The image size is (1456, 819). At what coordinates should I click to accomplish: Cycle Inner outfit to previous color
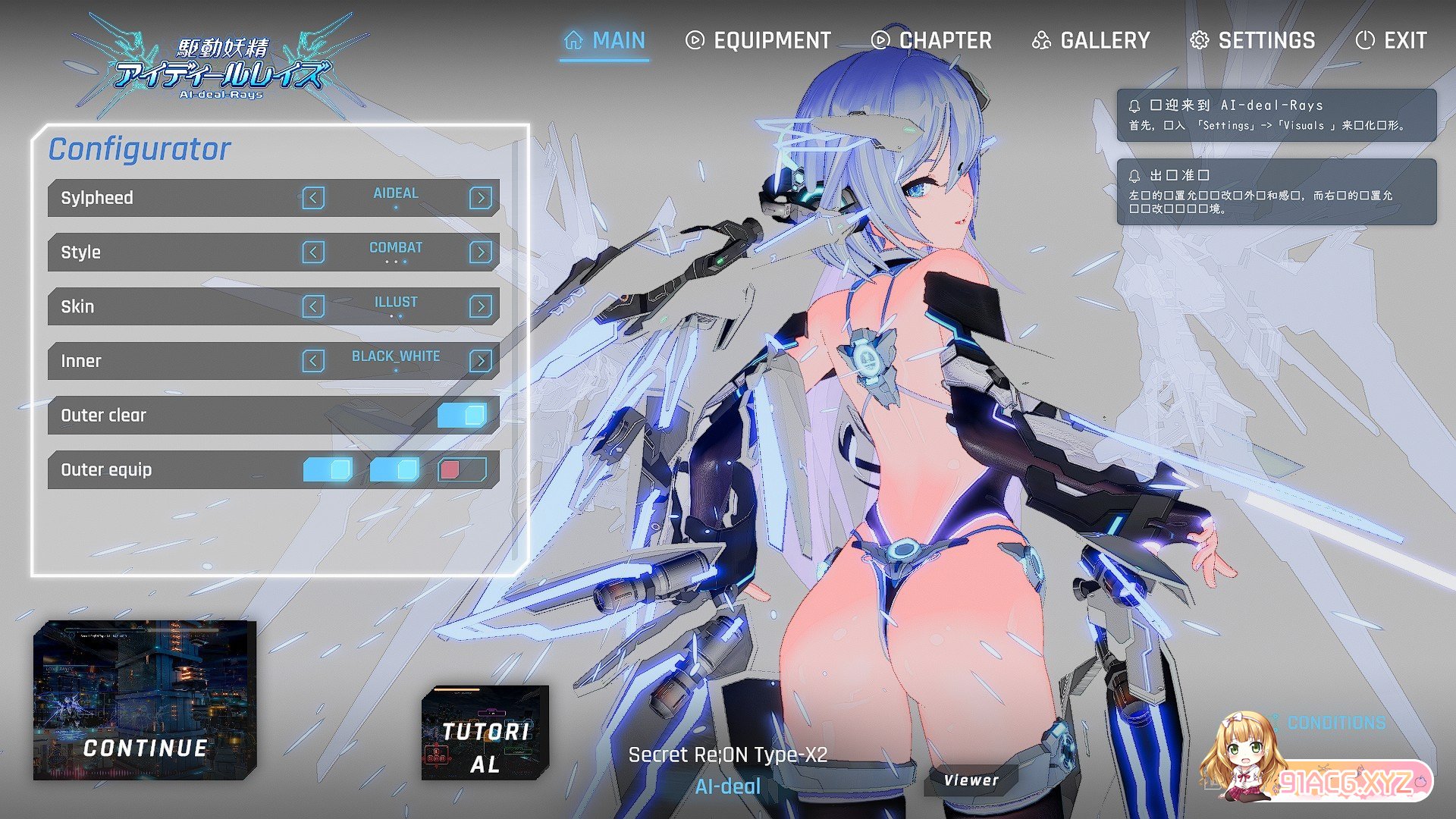point(313,361)
